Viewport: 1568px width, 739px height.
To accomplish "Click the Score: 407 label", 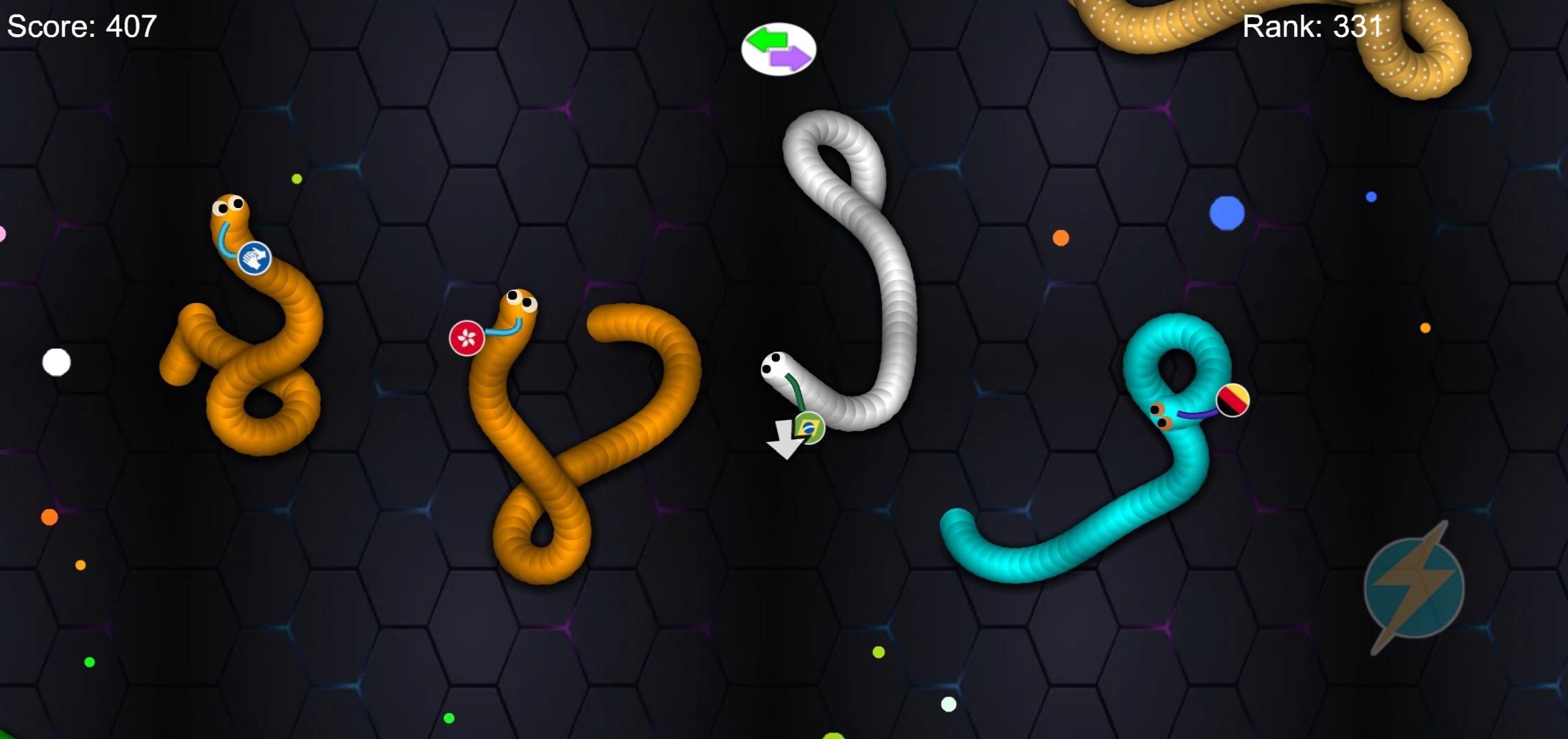I will (81, 27).
